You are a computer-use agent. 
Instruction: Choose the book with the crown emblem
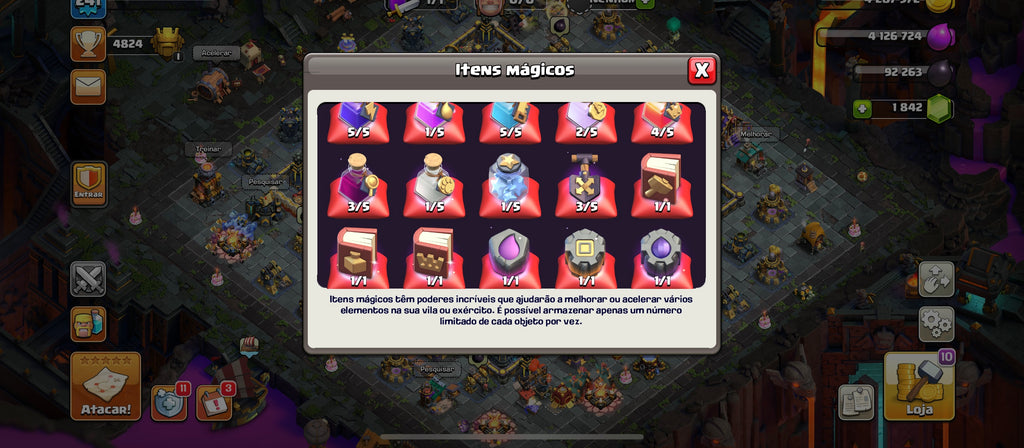pyautogui.click(x=433, y=256)
